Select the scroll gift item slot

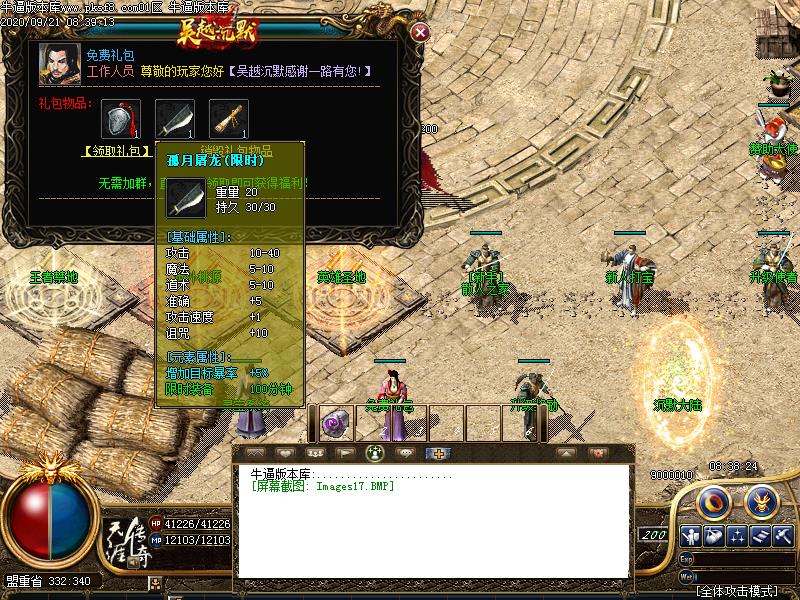228,119
